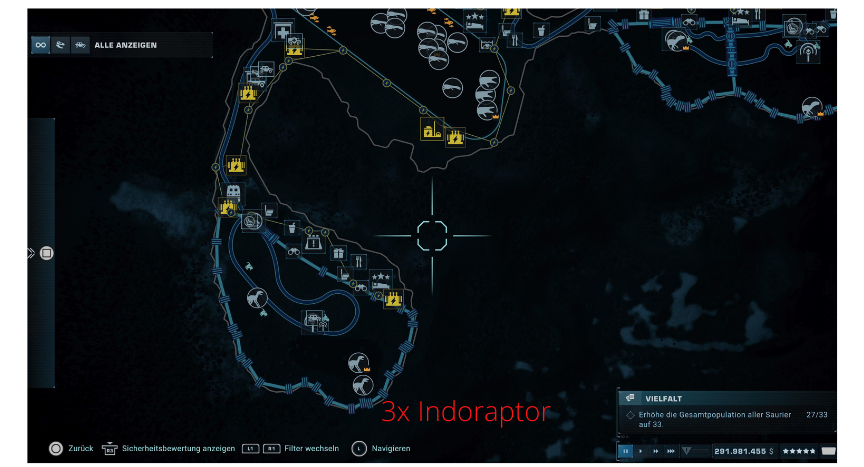Pause the game time
The image size is (864, 467).
click(x=625, y=451)
